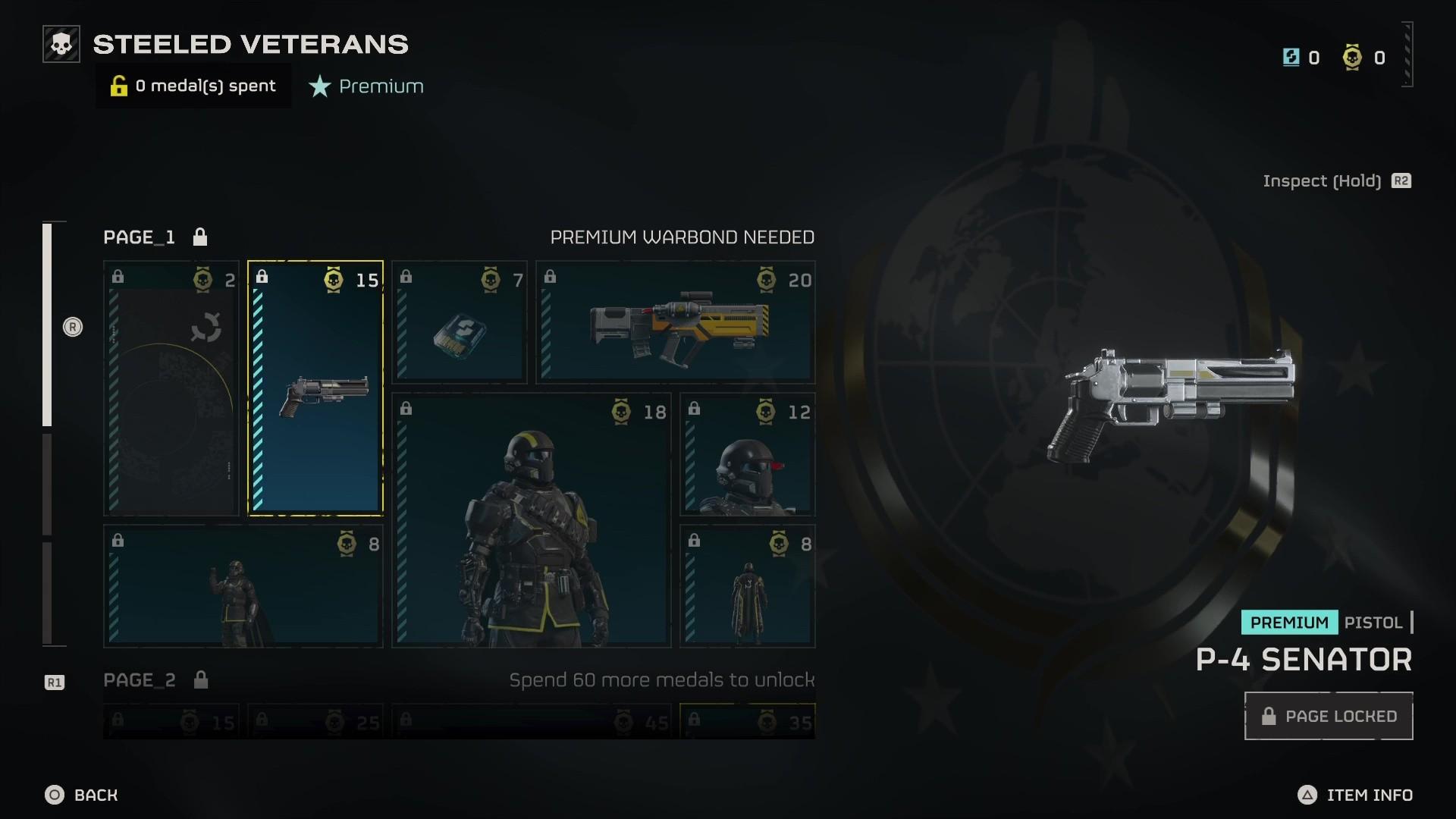The width and height of the screenshot is (1456, 819).
Task: Expand the PAGE_2 item costing 25 medals
Action: tap(315, 722)
